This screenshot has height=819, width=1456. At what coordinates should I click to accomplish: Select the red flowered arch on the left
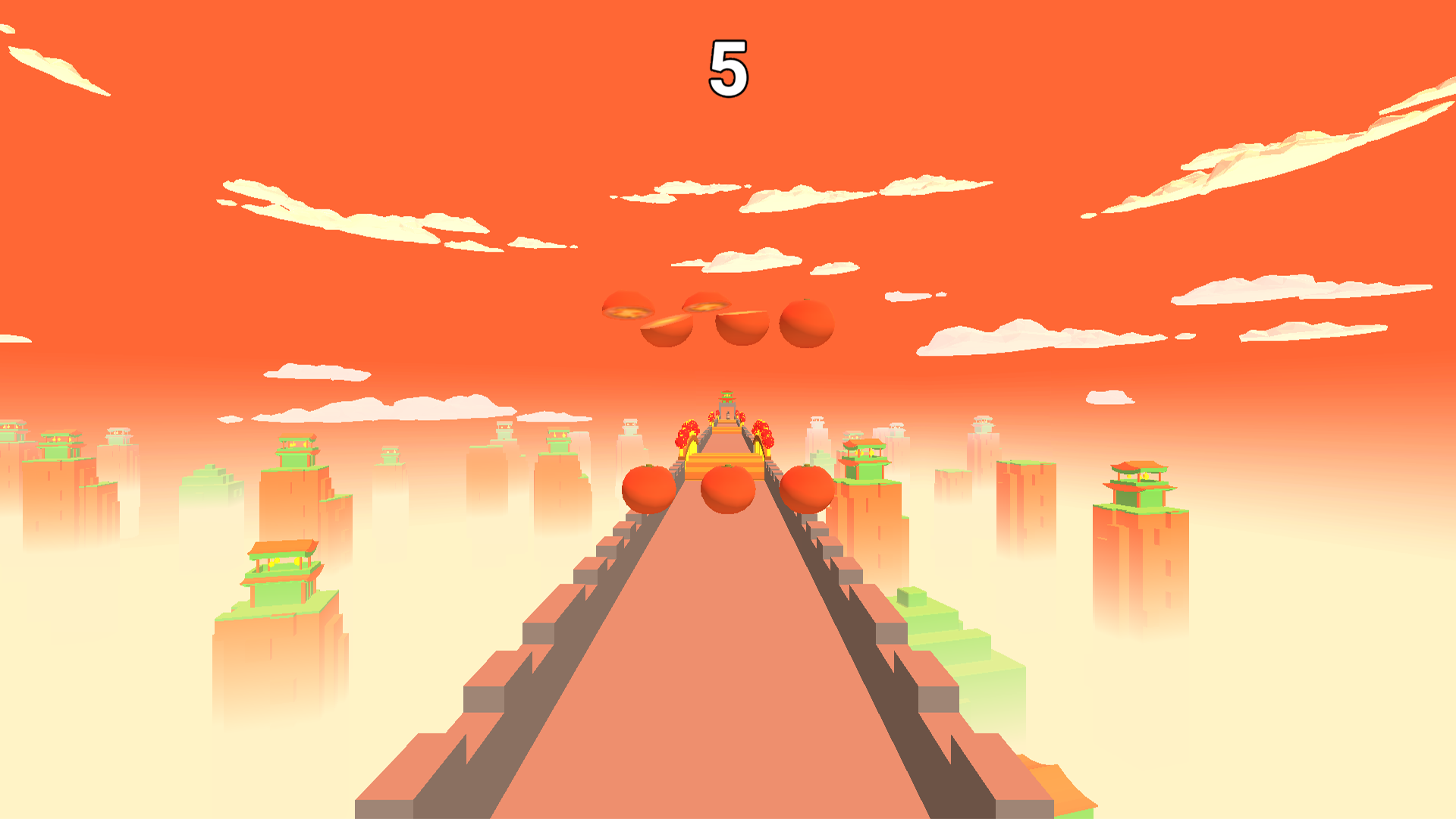(x=687, y=436)
